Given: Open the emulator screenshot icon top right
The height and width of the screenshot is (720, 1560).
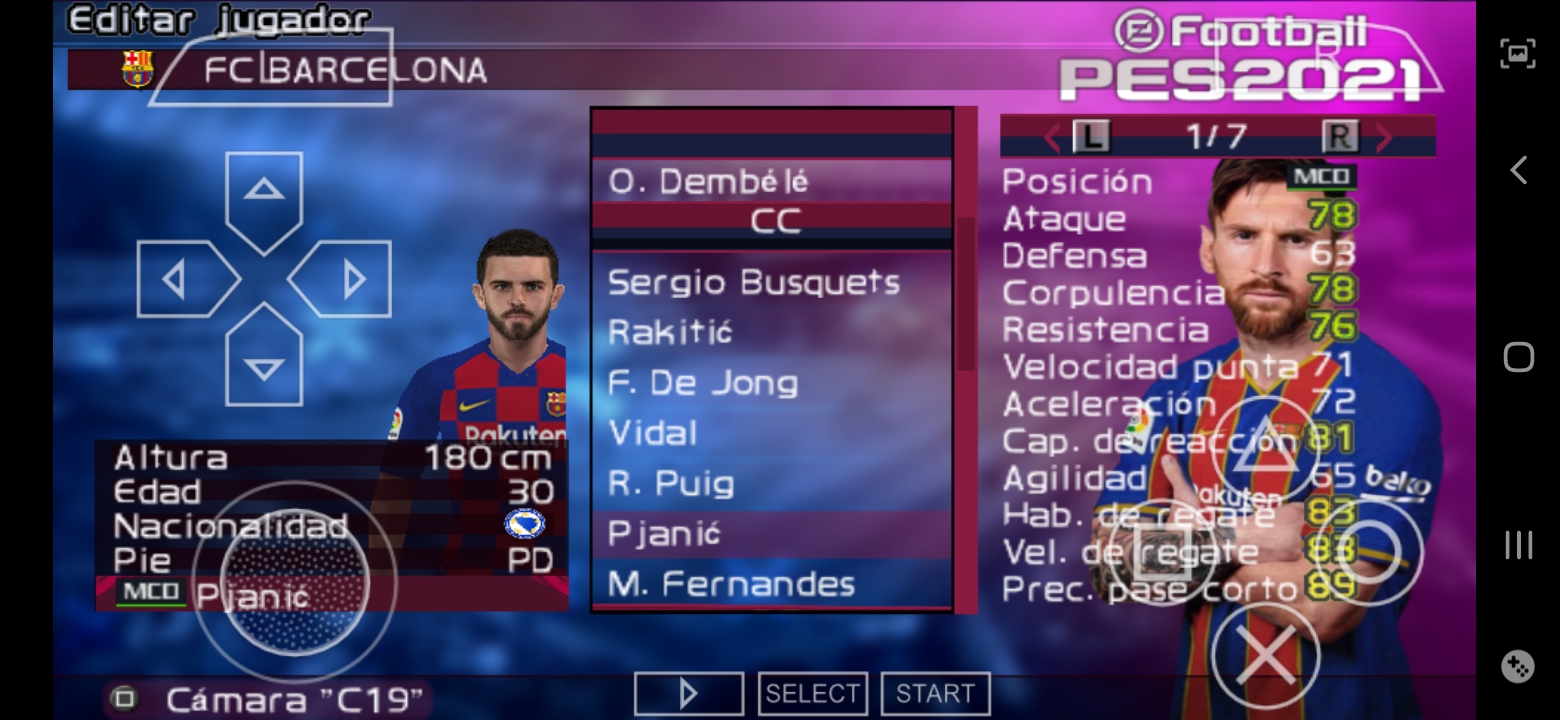Looking at the screenshot, I should point(1518,53).
